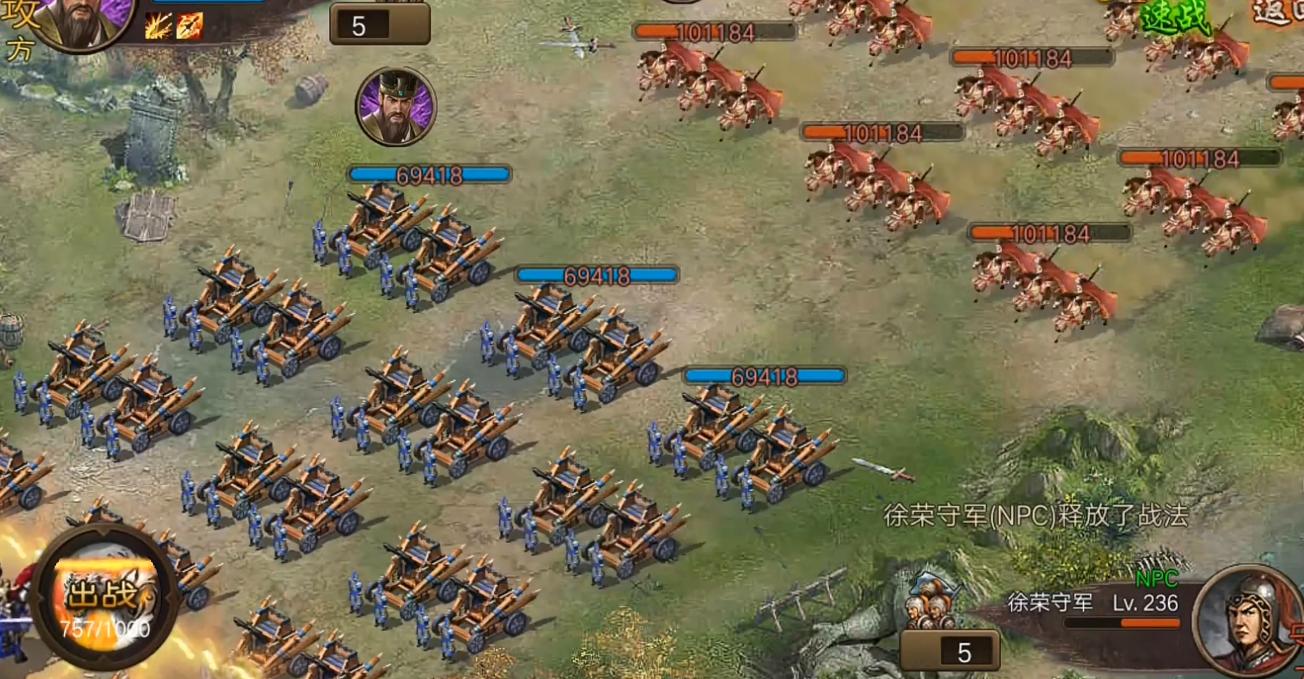Select the purple general portrait above the catapults
Viewport: 1304px width, 679px height.
395,106
